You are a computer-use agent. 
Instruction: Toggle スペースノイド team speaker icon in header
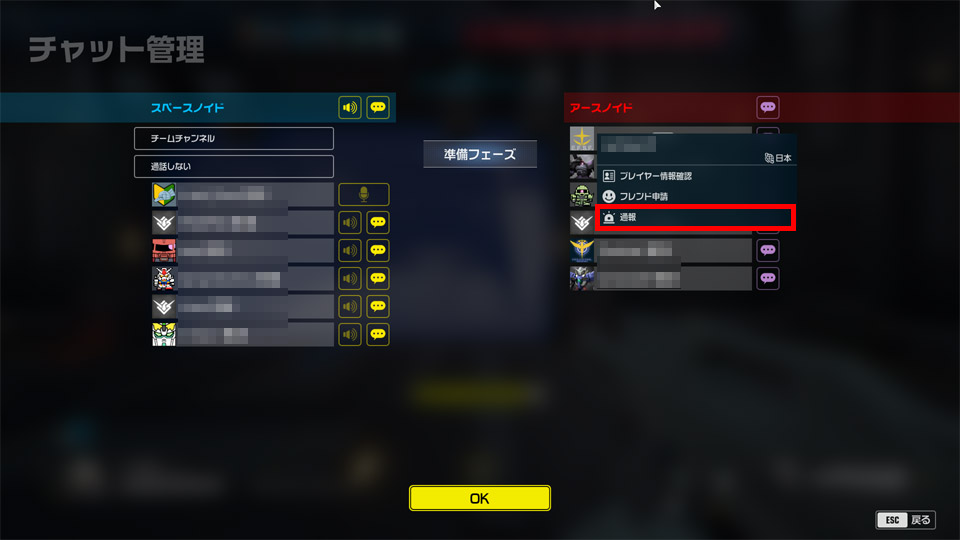click(350, 107)
